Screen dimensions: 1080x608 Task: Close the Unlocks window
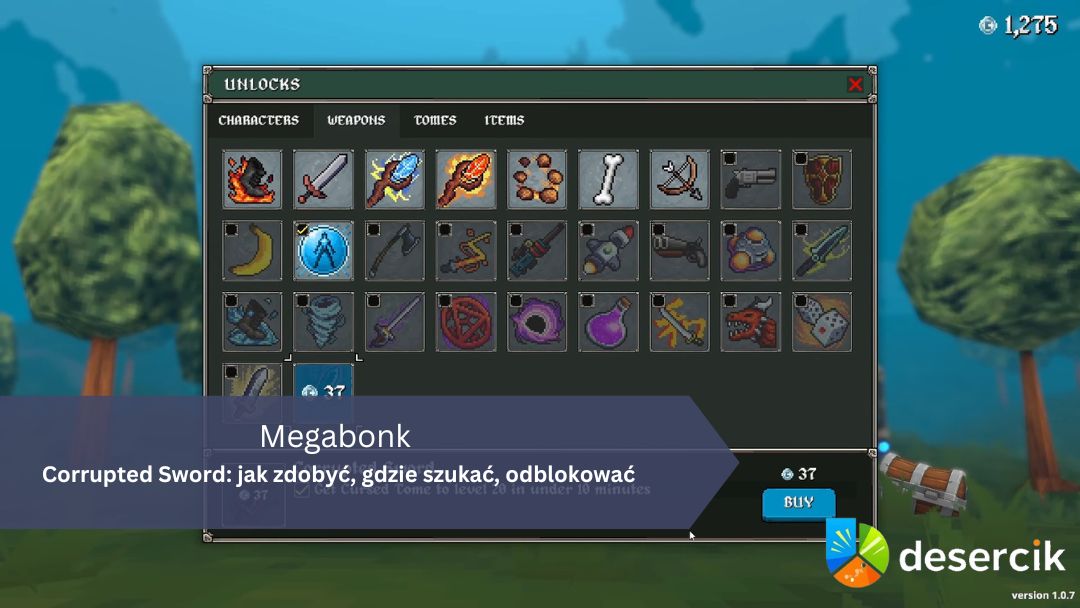(x=855, y=85)
